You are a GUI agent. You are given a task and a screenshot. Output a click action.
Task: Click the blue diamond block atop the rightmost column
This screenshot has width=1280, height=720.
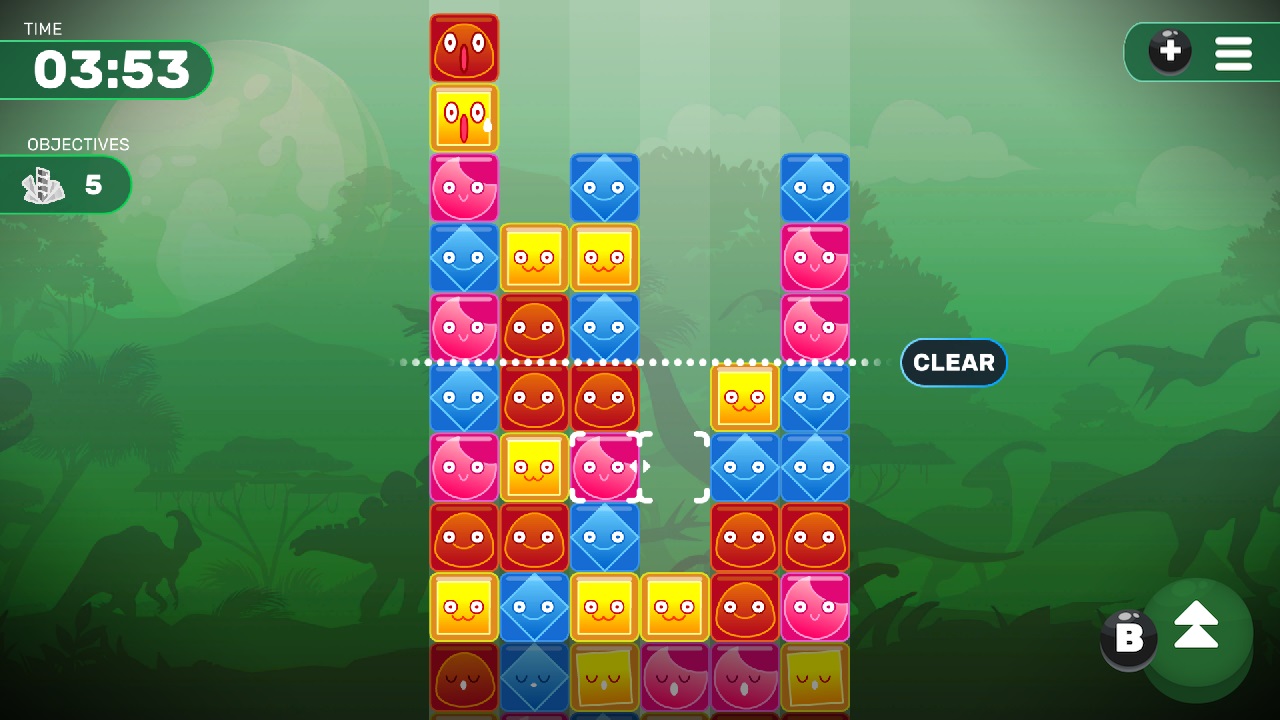tap(816, 187)
